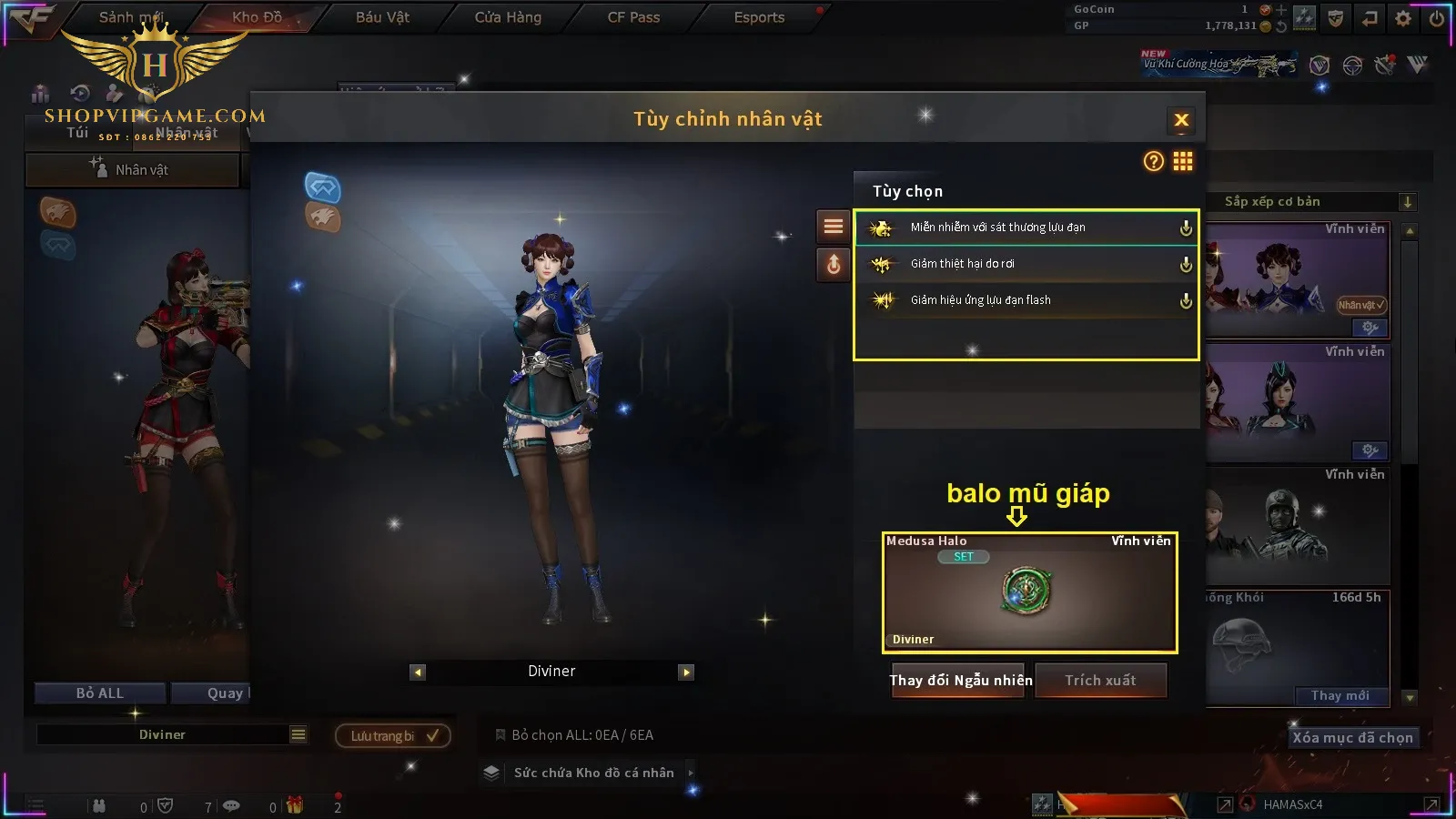This screenshot has height=819, width=1456.
Task: Show the previous character with the left arrow
Action: 418,672
